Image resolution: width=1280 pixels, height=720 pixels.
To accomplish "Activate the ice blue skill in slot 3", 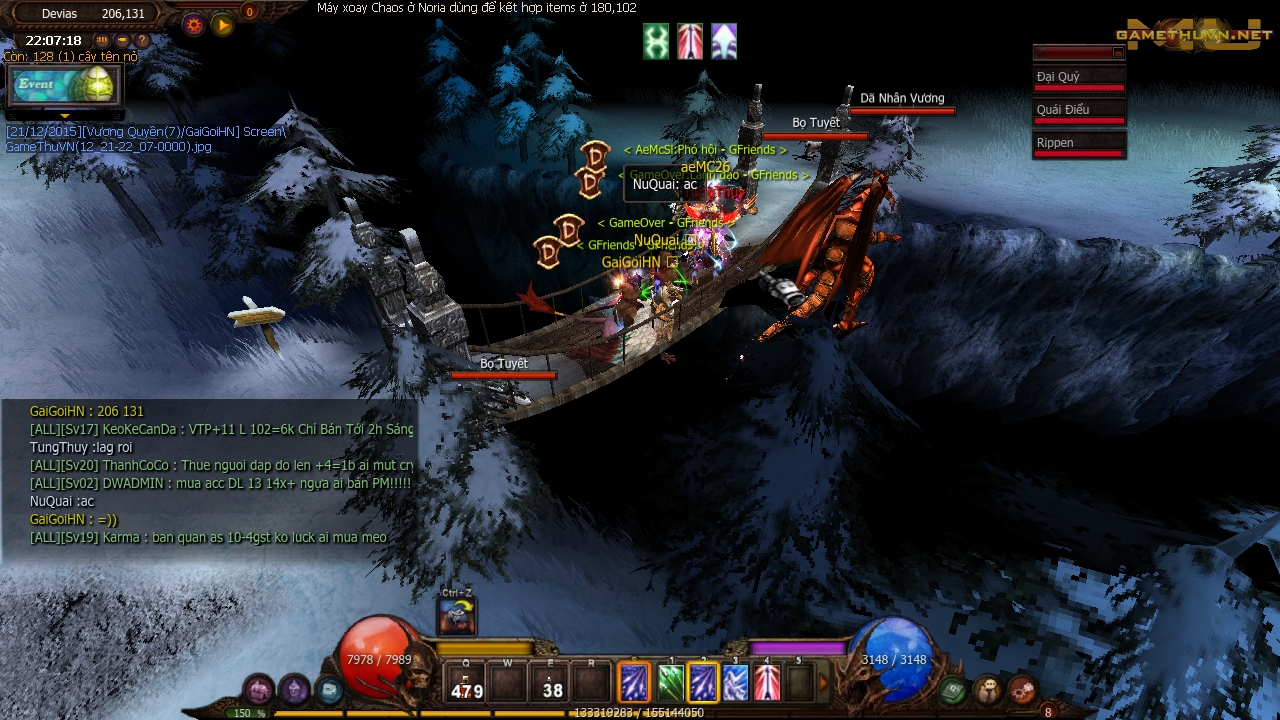I will coord(735,683).
